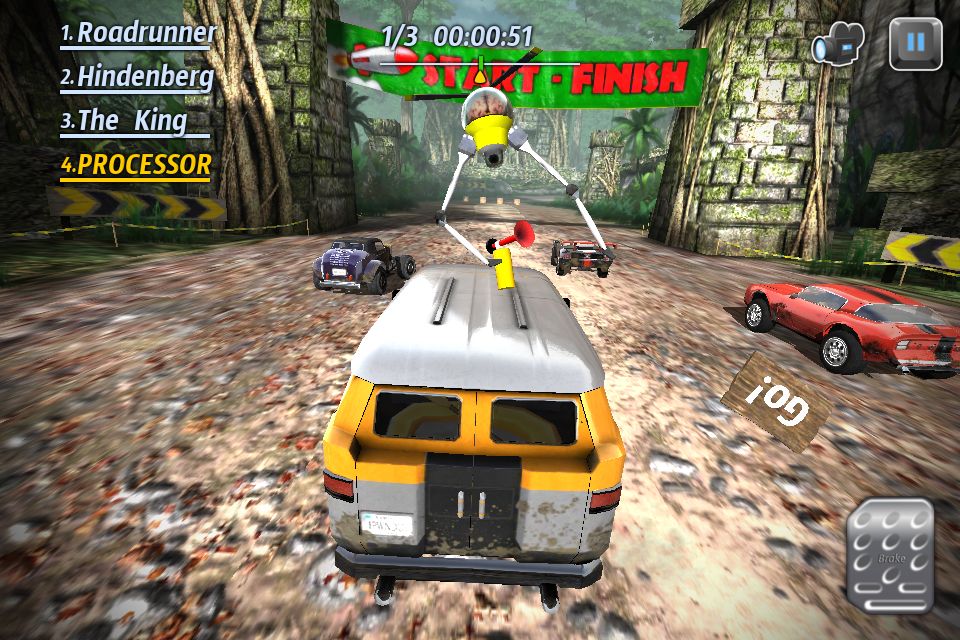Pause the race
Viewport: 960px width, 640px height.
(916, 43)
